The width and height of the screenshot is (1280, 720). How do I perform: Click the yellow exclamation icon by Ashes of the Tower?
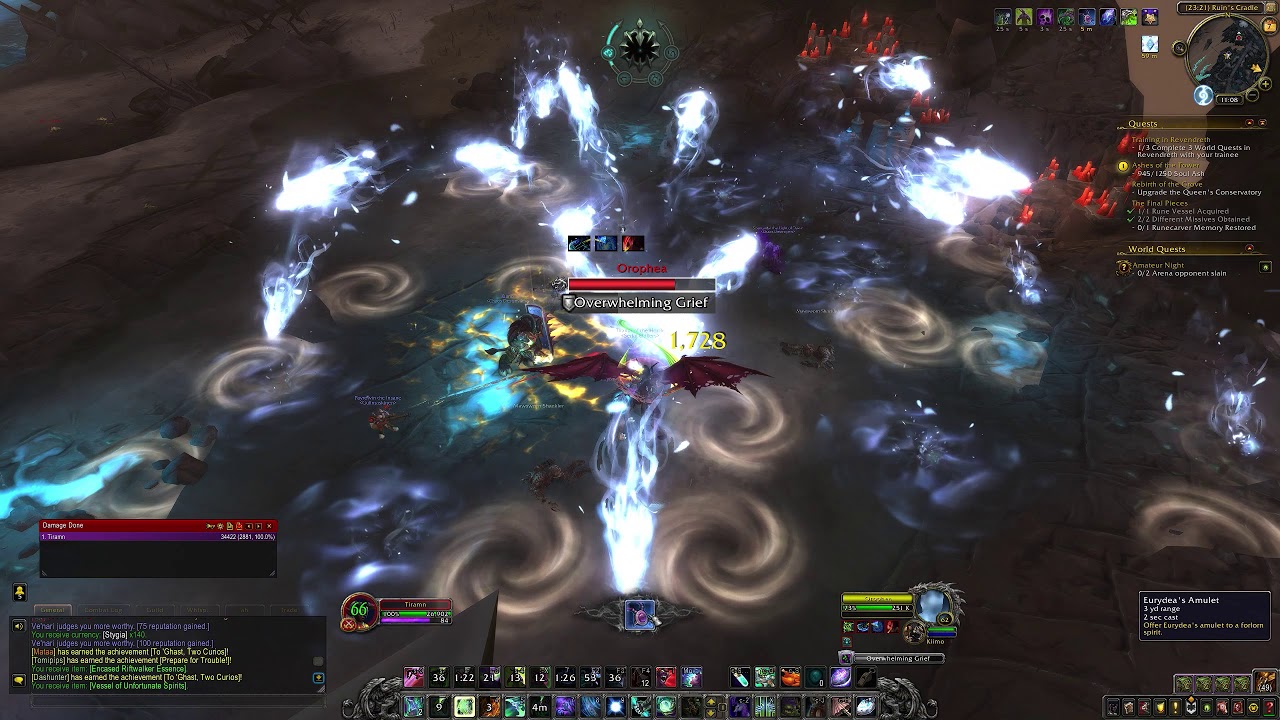click(1123, 166)
